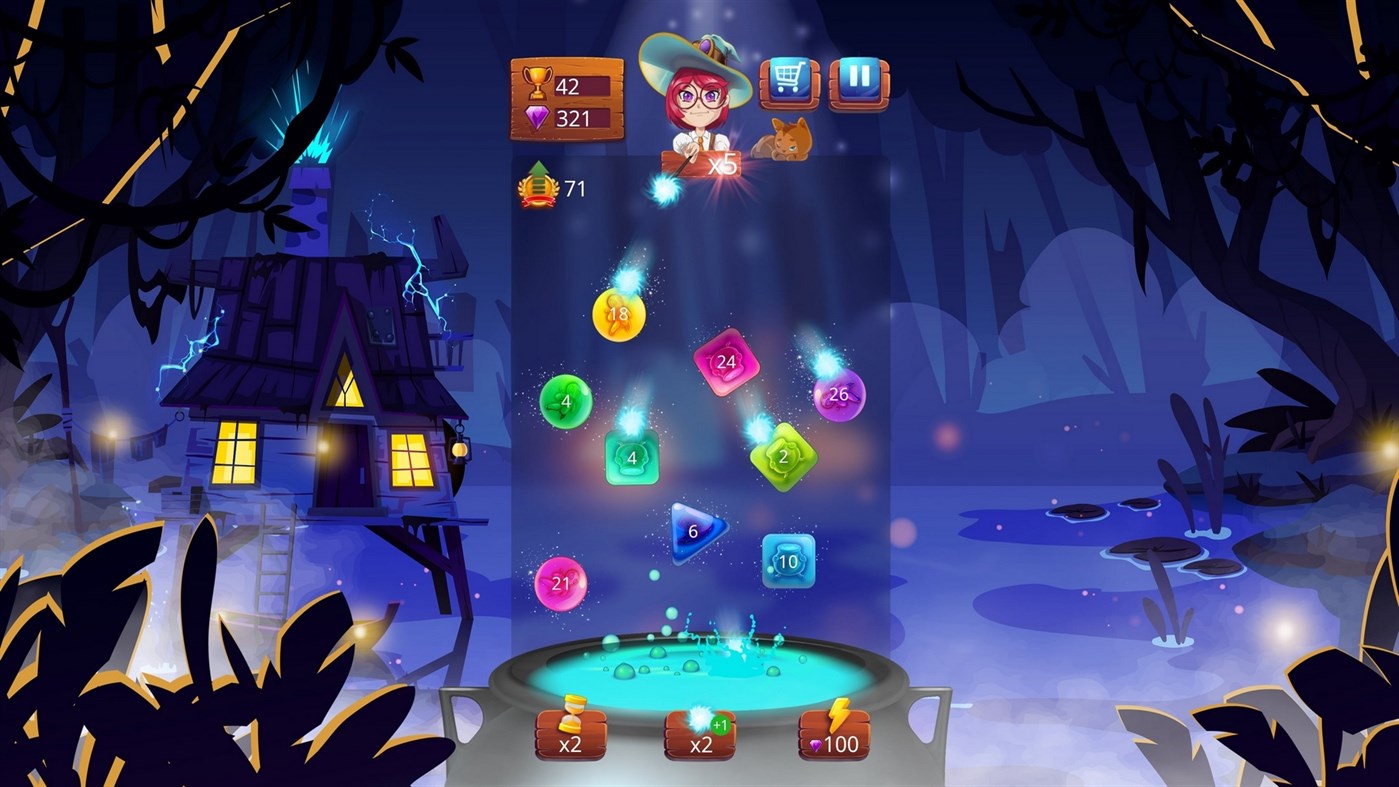Pop the yellow bubble numbered 18
This screenshot has height=787, width=1399.
click(621, 313)
